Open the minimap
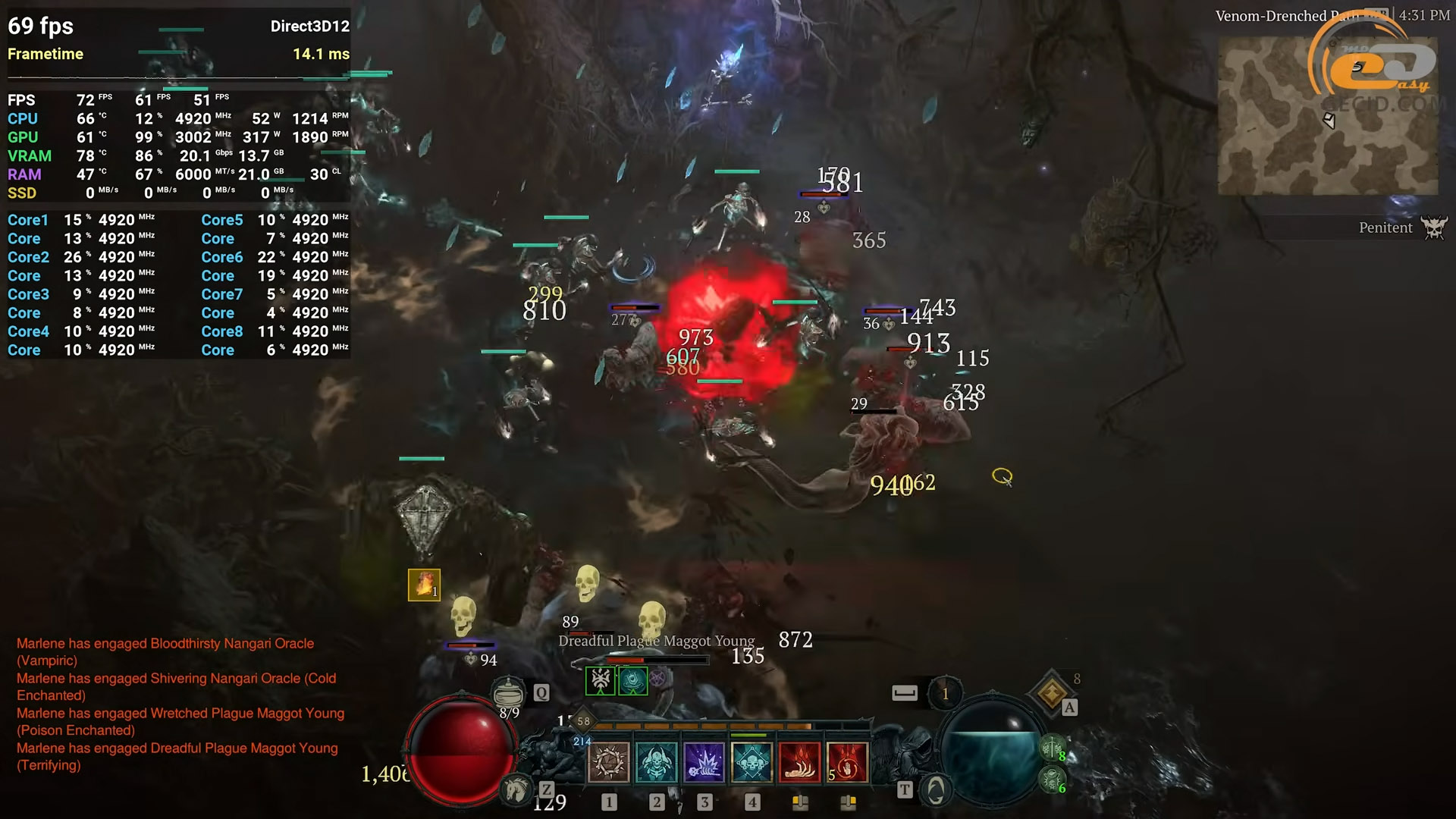1456x819 pixels. tap(1327, 115)
